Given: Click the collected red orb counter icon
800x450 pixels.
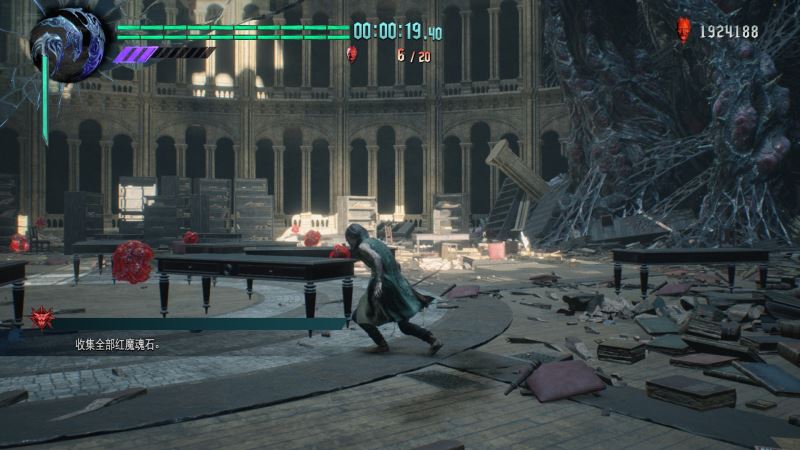Looking at the screenshot, I should tap(353, 55).
